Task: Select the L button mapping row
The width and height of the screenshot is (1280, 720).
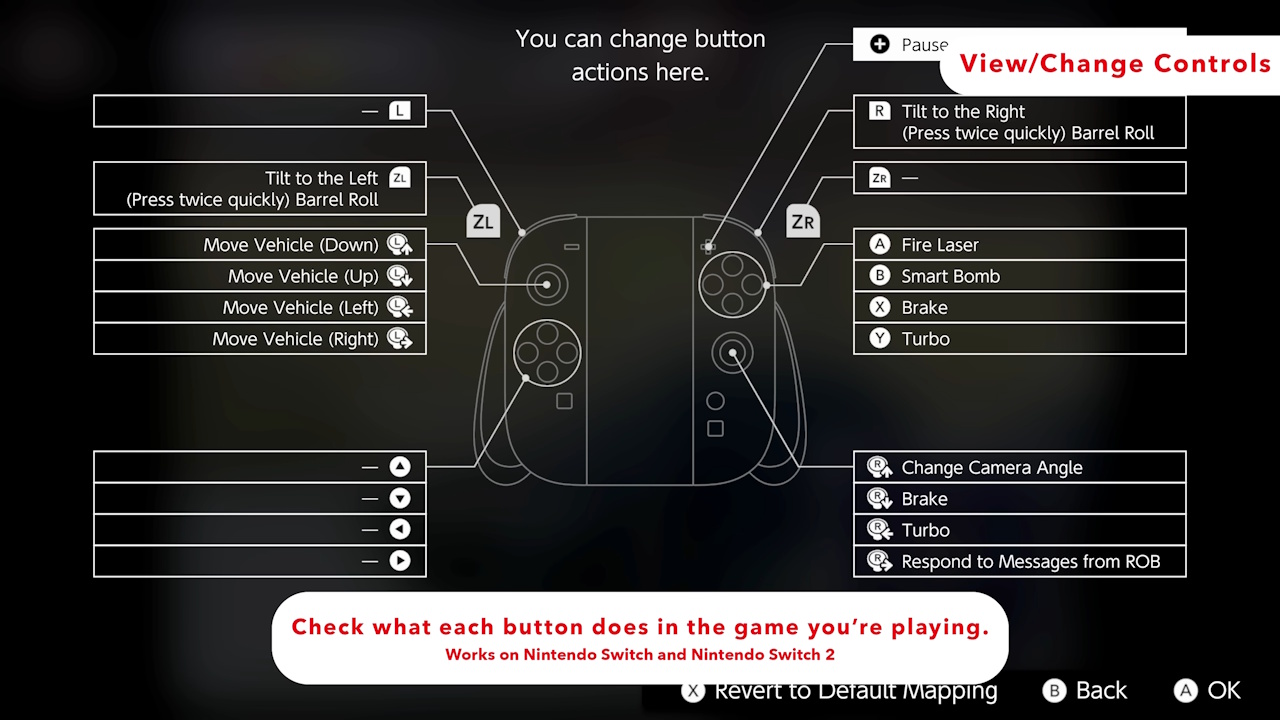Action: click(259, 110)
